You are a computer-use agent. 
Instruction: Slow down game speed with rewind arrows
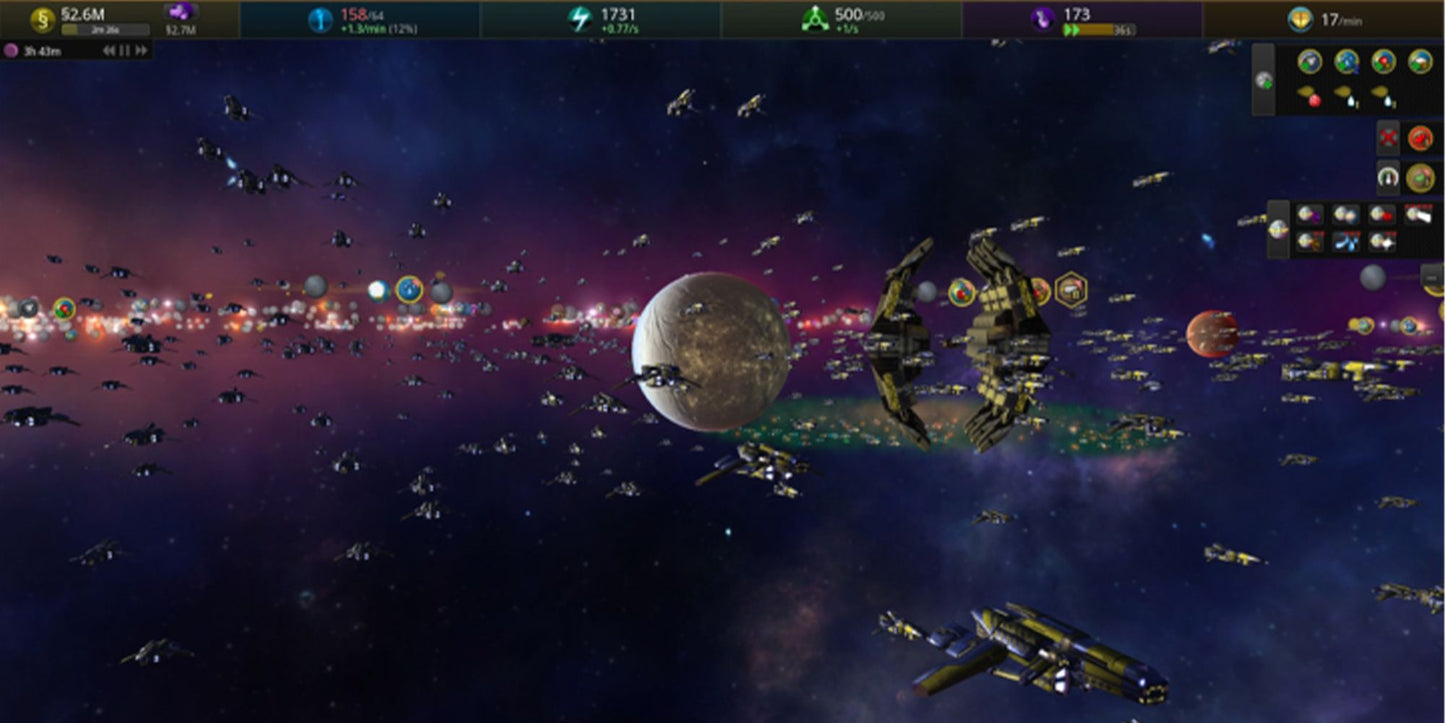click(x=109, y=51)
